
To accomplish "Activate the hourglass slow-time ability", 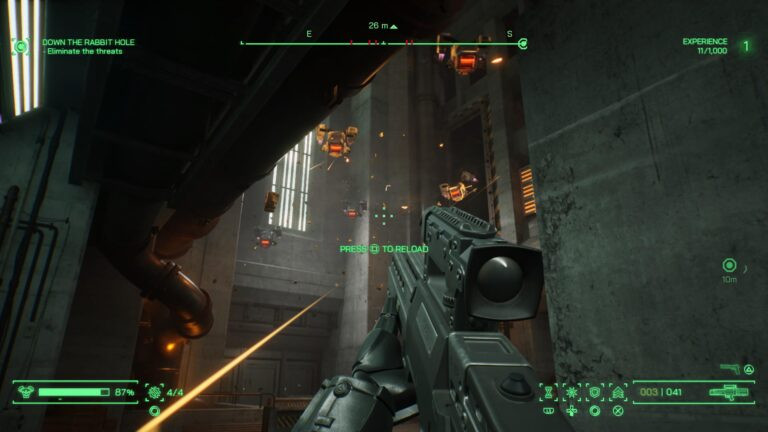I will click(549, 392).
